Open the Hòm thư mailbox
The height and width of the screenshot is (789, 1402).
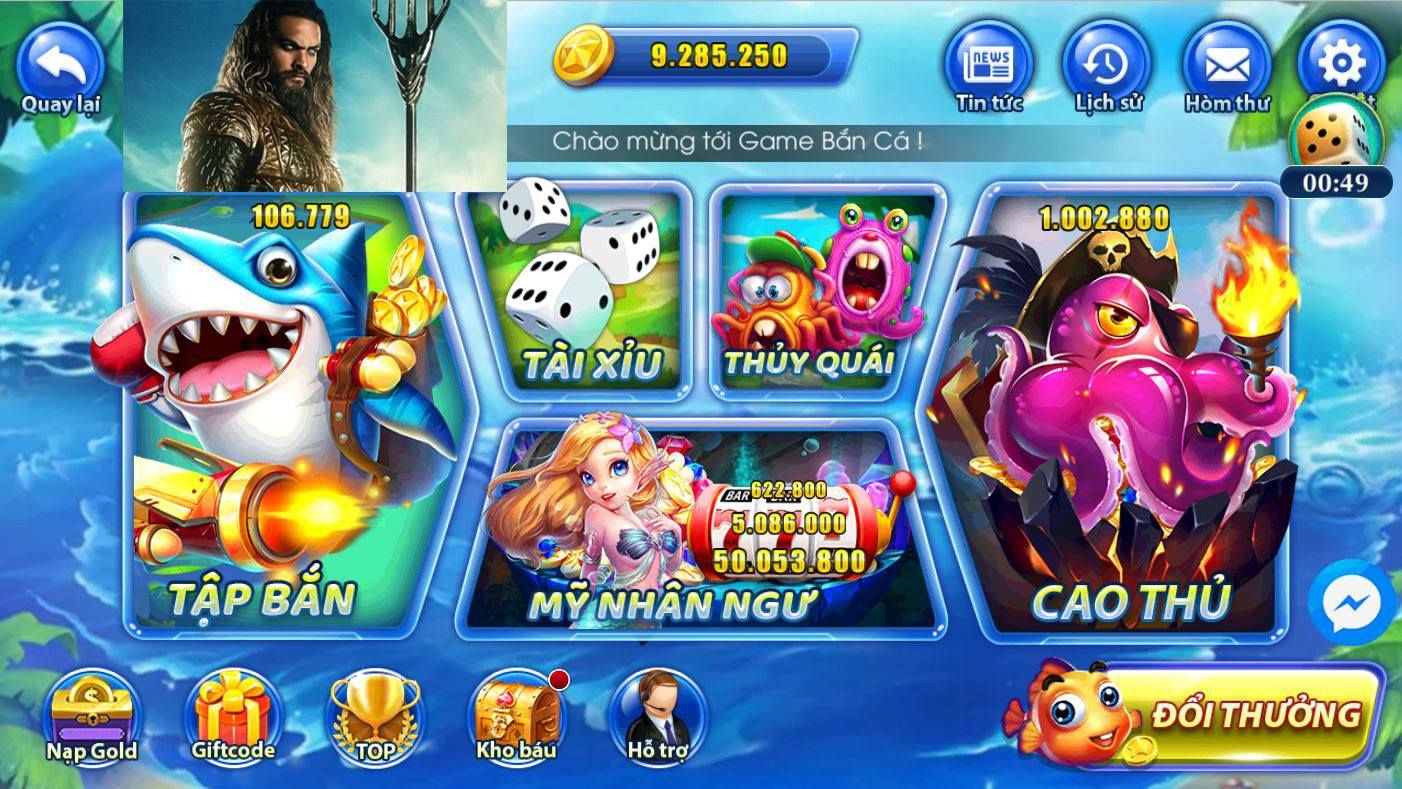click(x=1226, y=68)
